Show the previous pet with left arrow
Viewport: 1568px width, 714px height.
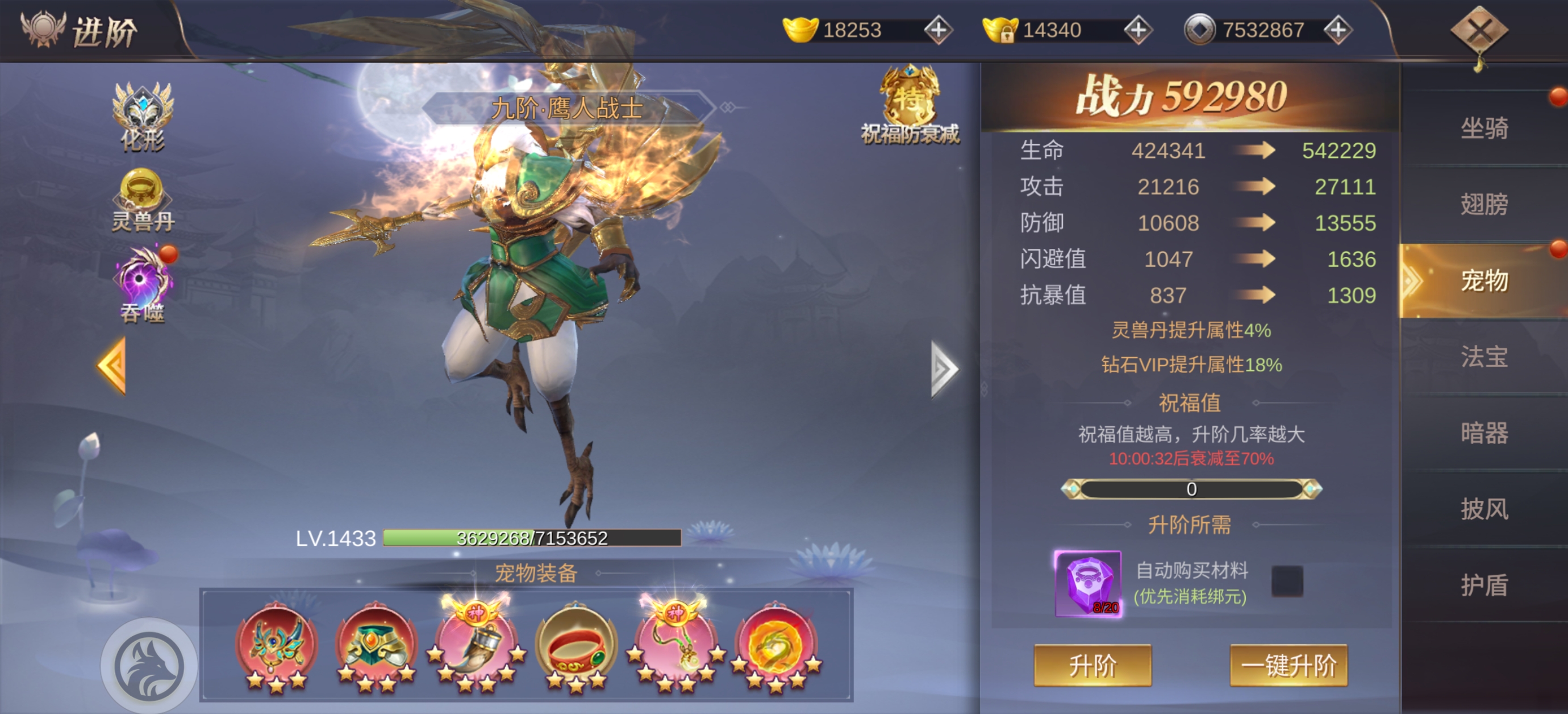112,366
